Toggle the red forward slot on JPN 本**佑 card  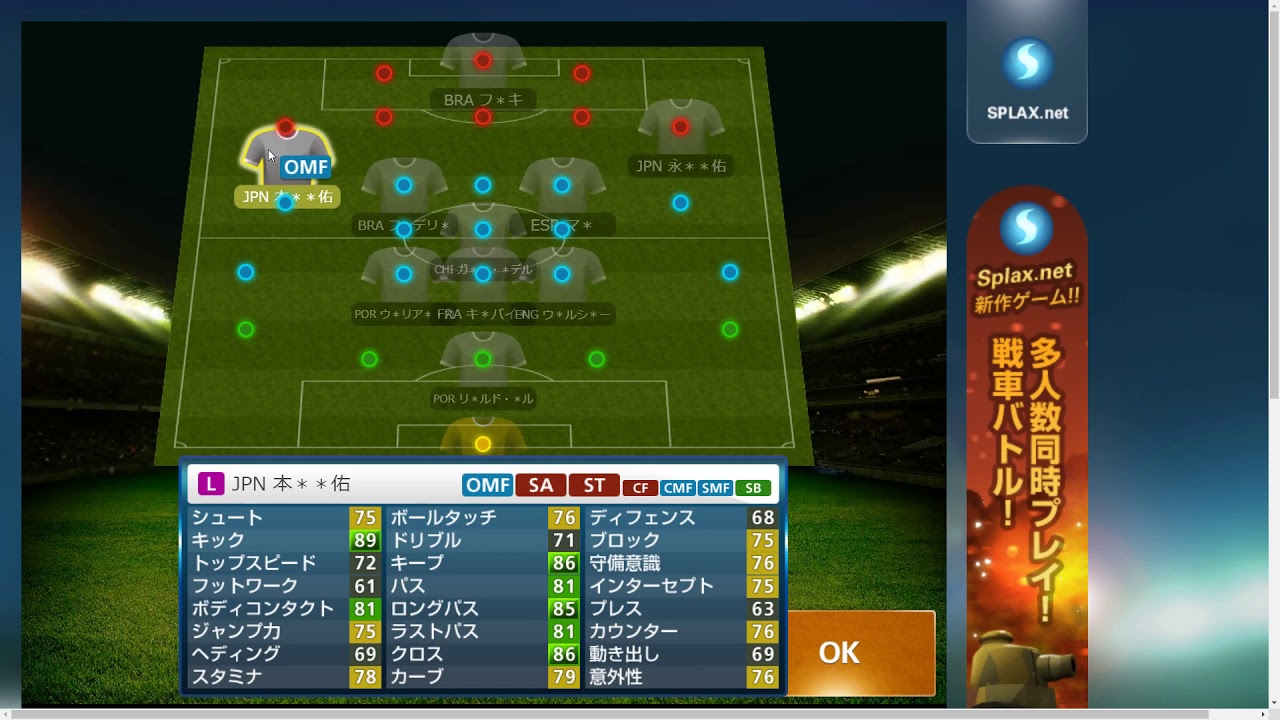(x=285, y=128)
